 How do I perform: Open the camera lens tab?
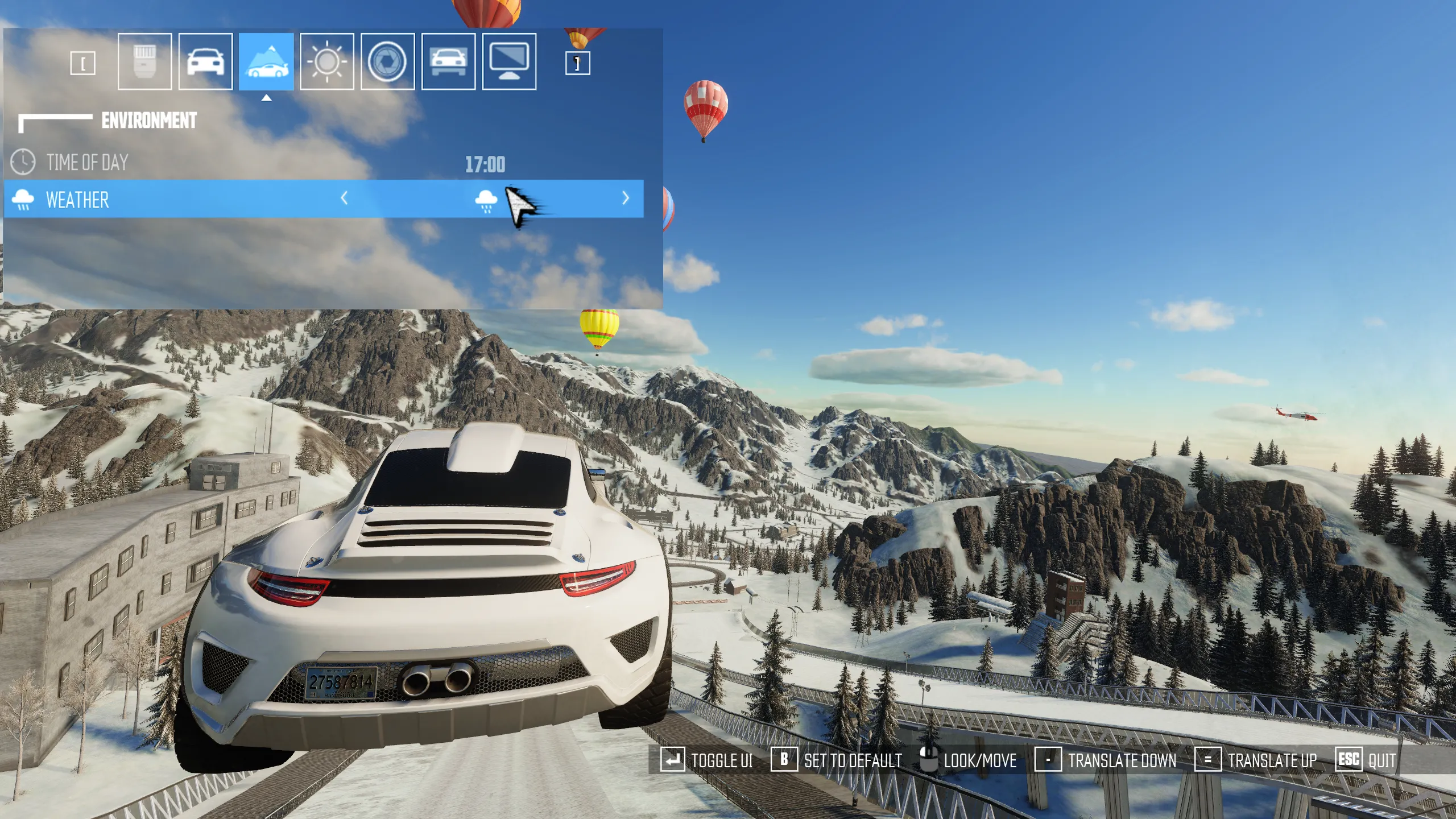click(144, 61)
